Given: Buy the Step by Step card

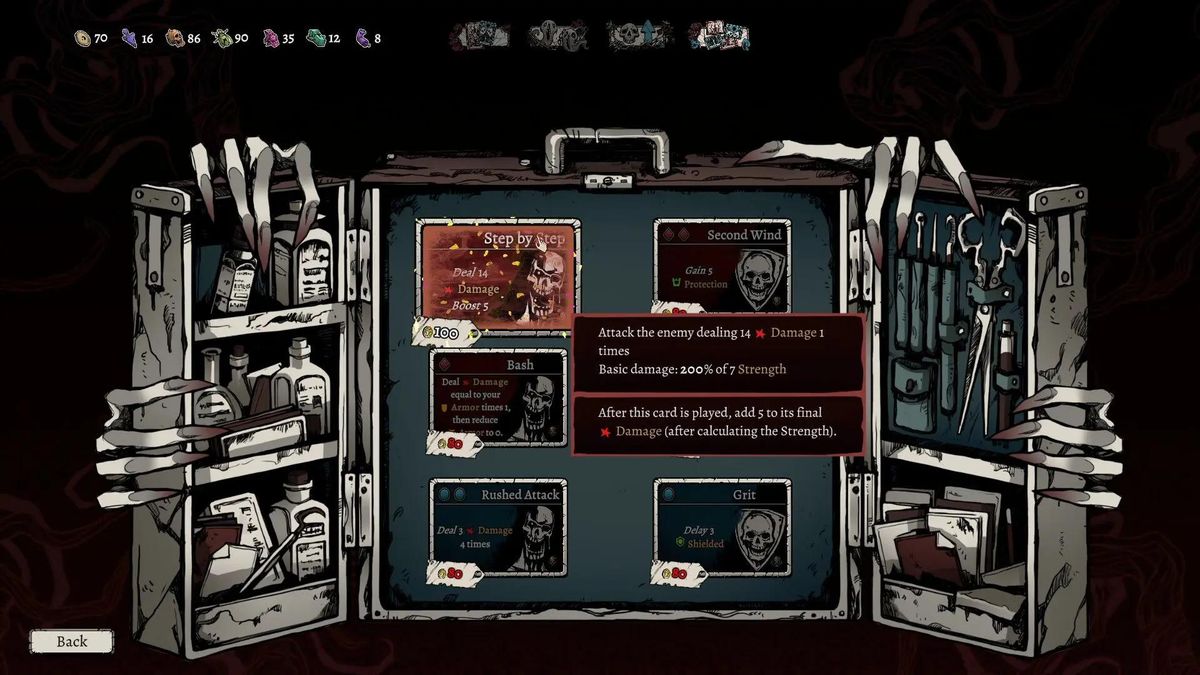Looking at the screenshot, I should tap(499, 274).
